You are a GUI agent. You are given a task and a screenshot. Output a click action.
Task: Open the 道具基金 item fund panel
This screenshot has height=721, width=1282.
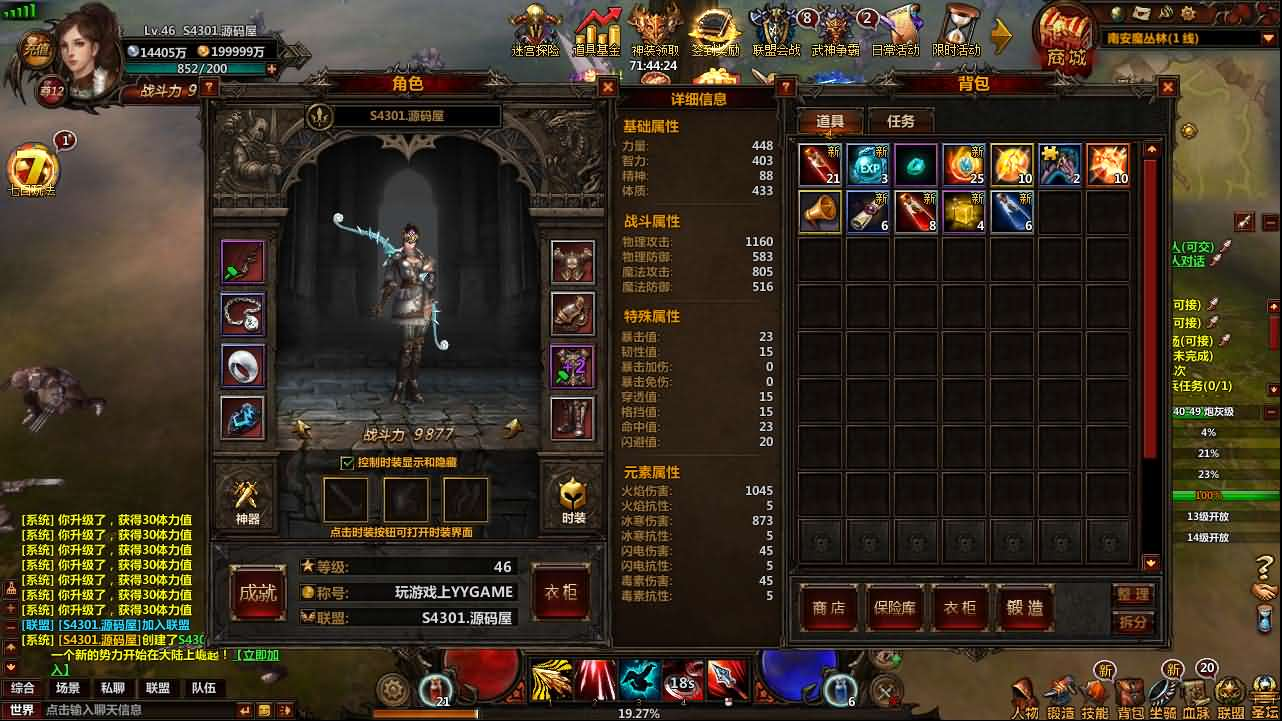click(597, 30)
